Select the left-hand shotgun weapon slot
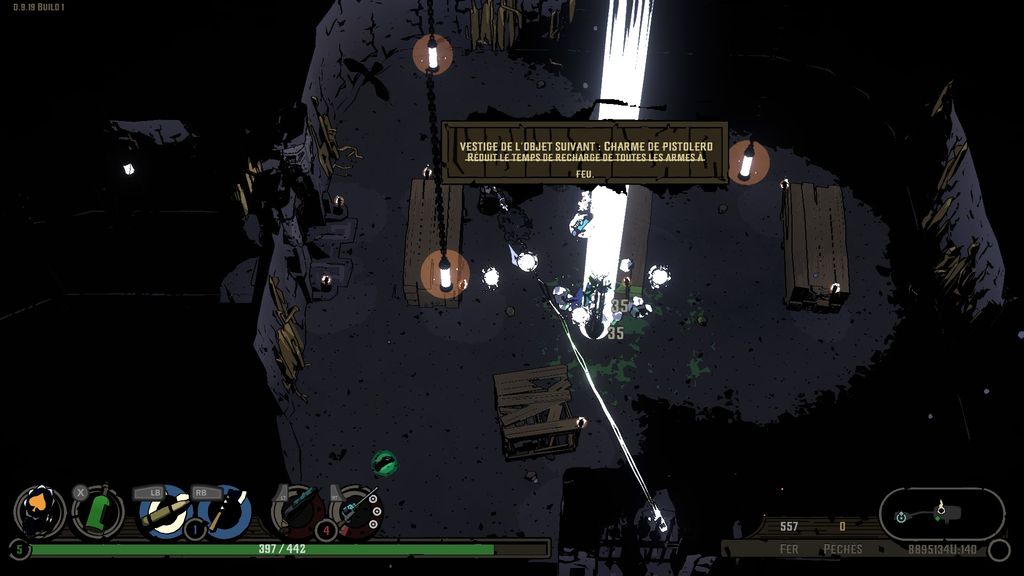The image size is (1024, 576). click(x=298, y=510)
